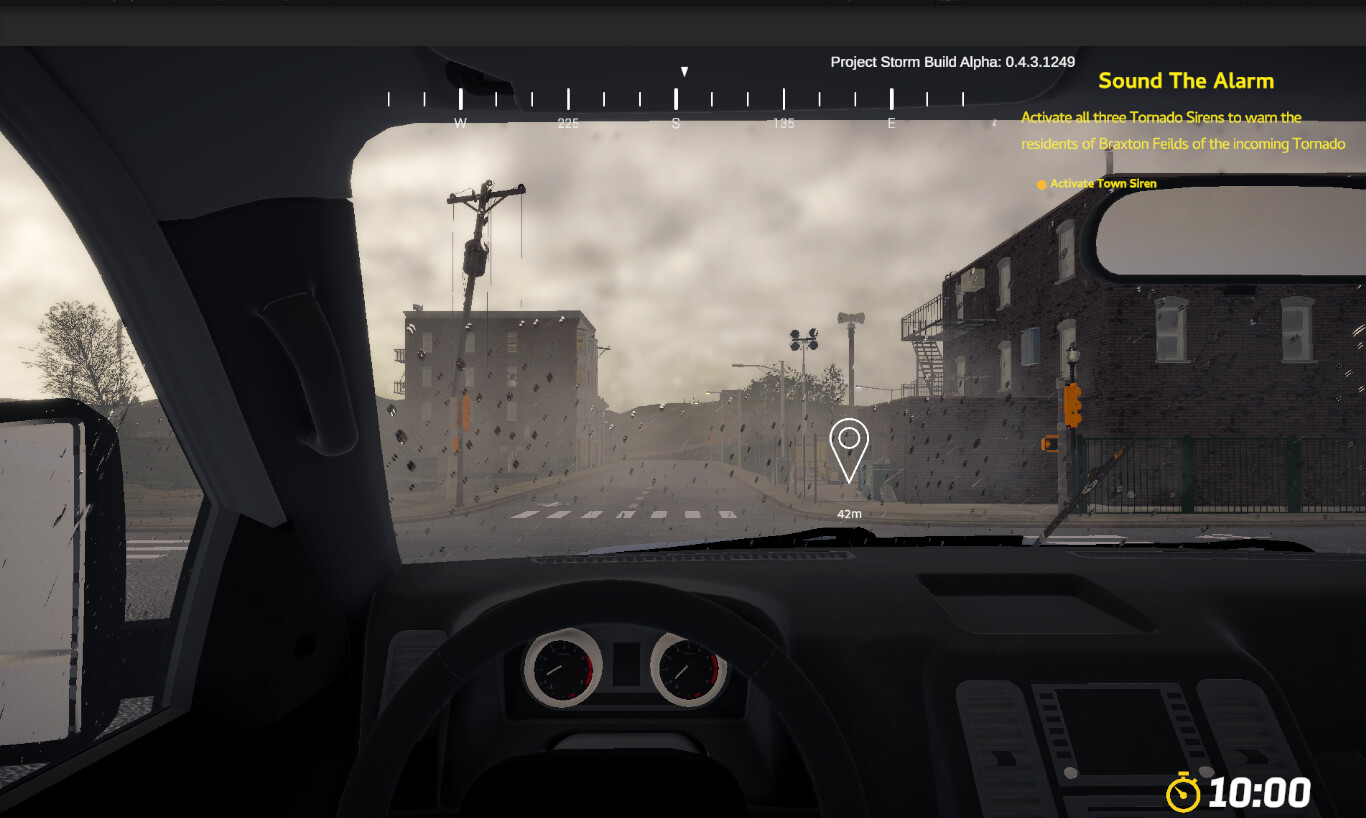Image resolution: width=1366 pixels, height=818 pixels.
Task: Click the south arrow indicator on the compass
Action: 684,71
